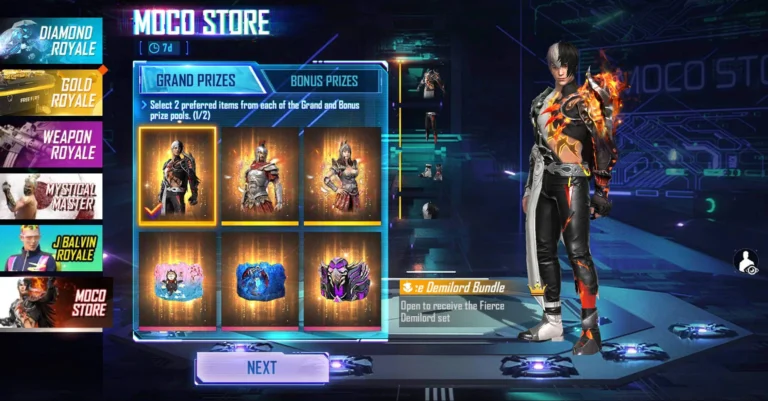Select the pink loot box prize

tap(177, 280)
